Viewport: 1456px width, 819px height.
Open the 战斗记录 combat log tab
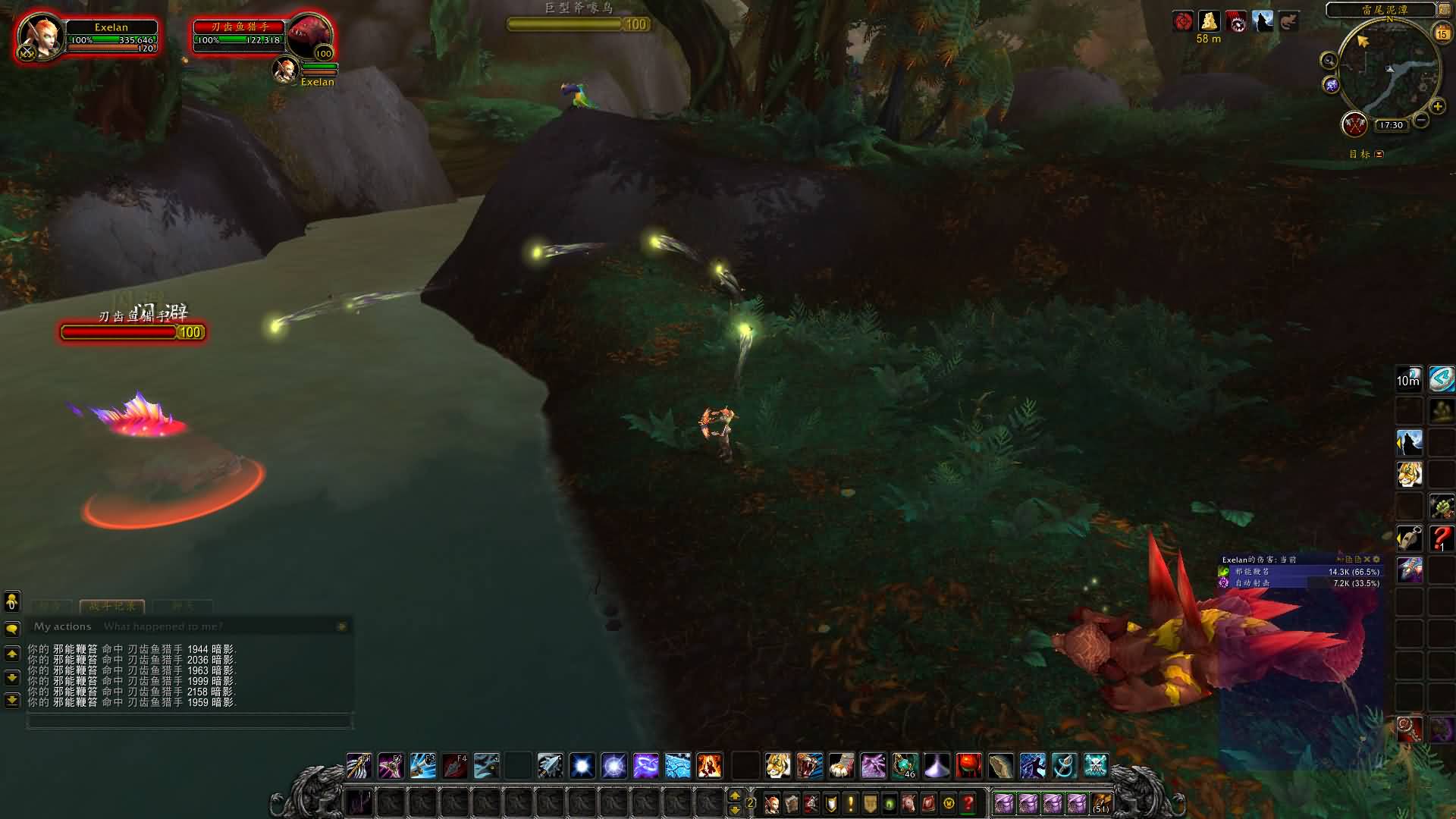[x=111, y=606]
